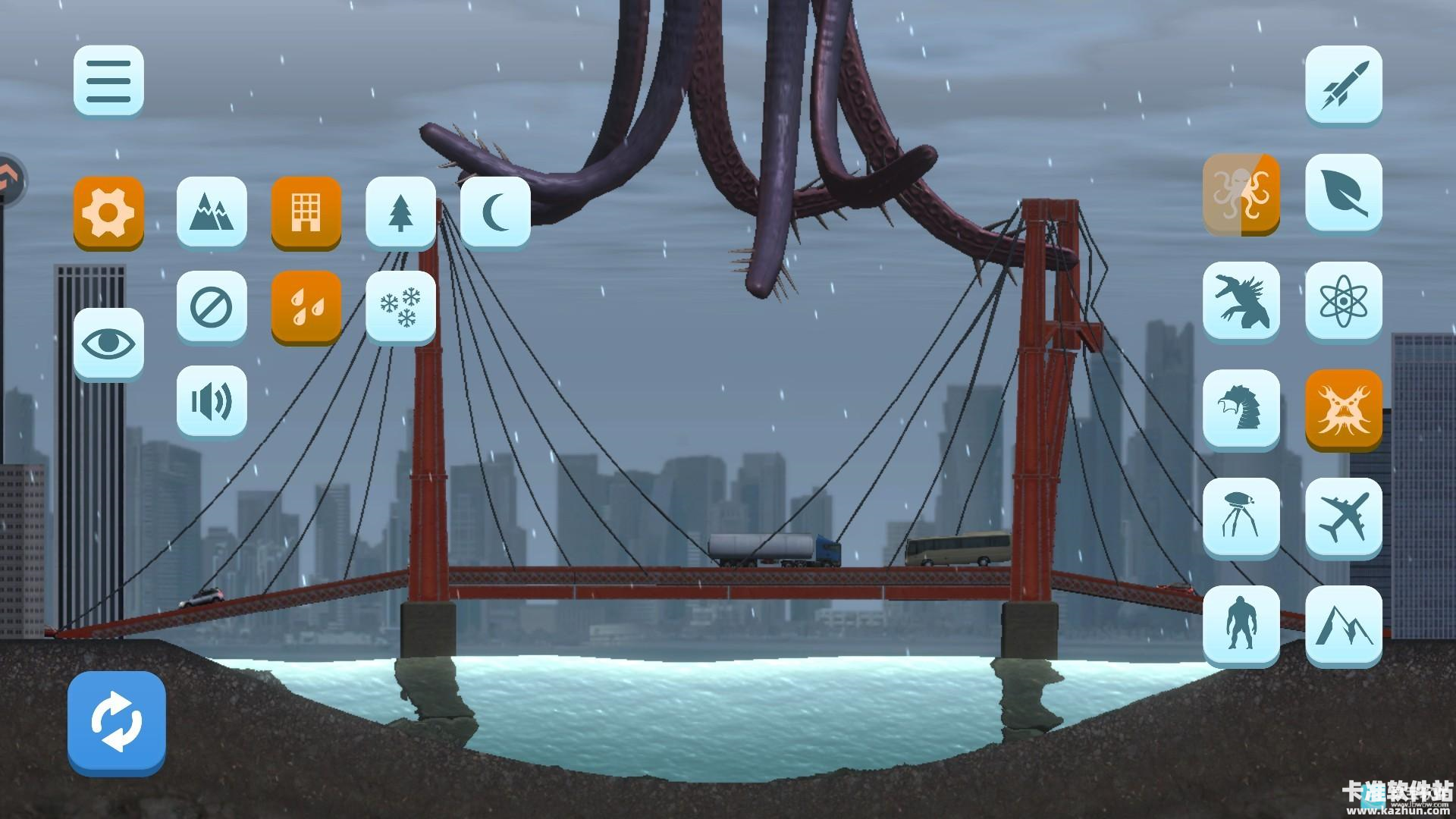1456x819 pixels.
Task: Toggle sound with the speaker button
Action: 212,400
